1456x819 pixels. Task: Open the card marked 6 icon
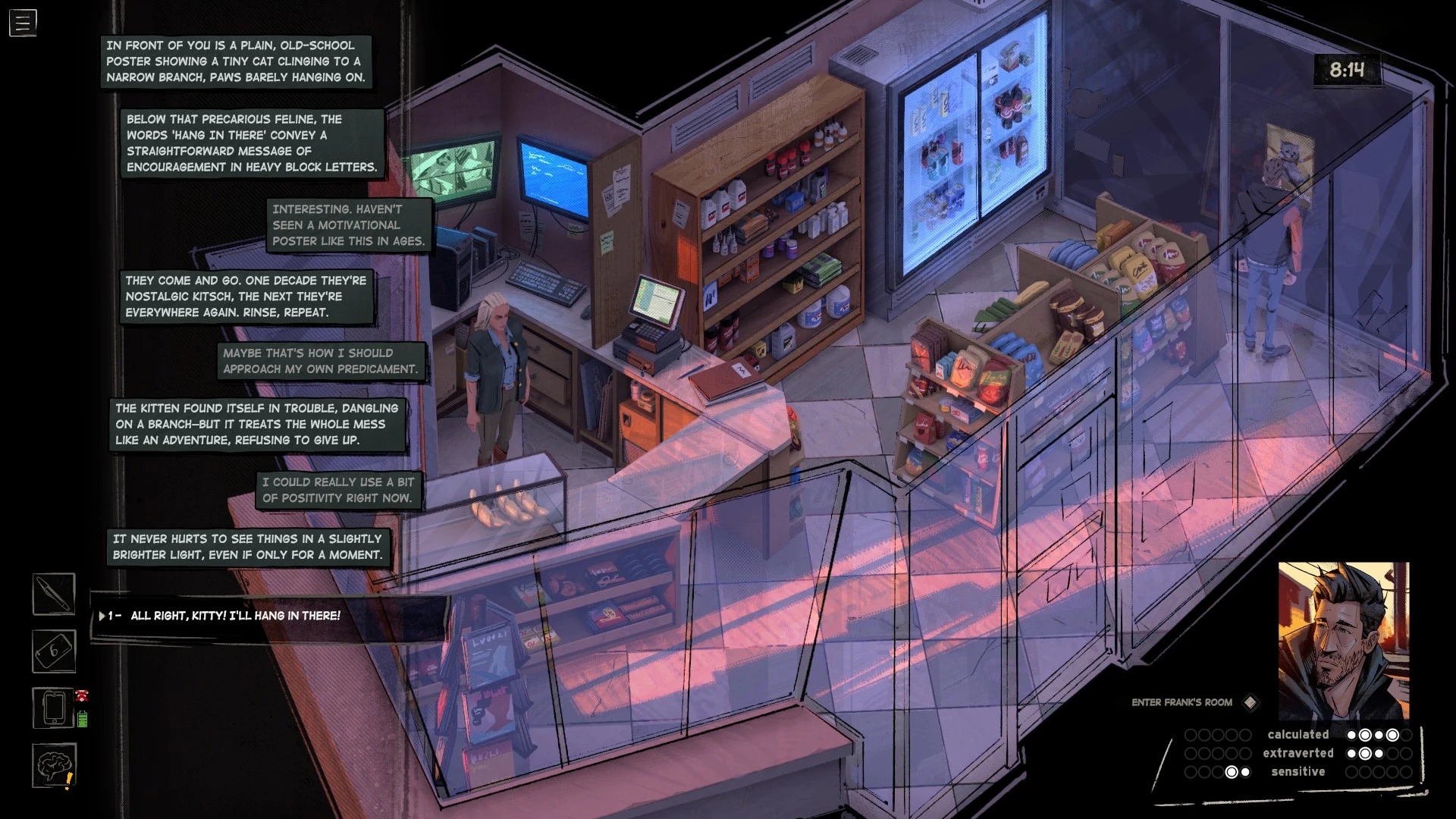point(54,651)
